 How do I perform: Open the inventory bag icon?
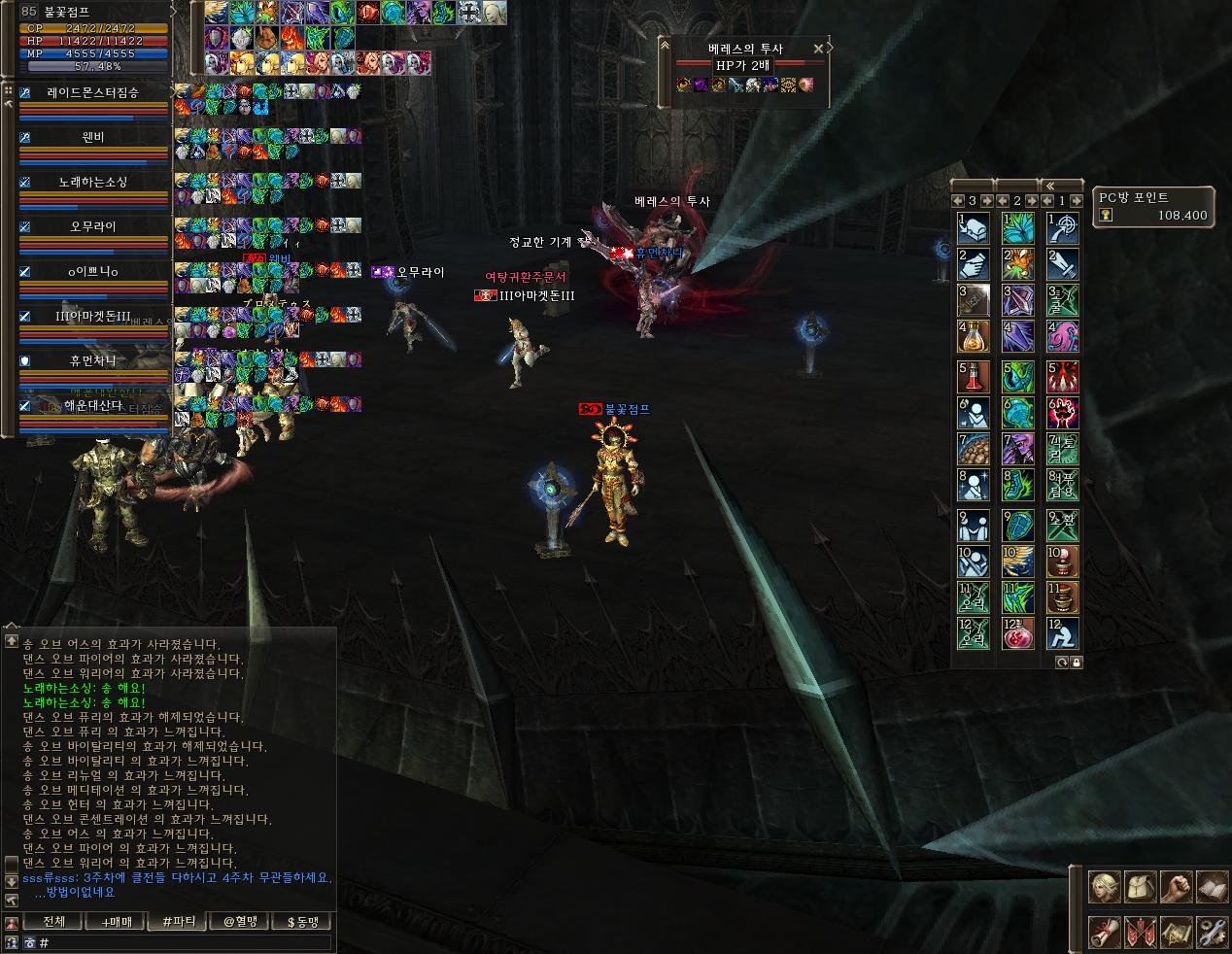click(1139, 886)
